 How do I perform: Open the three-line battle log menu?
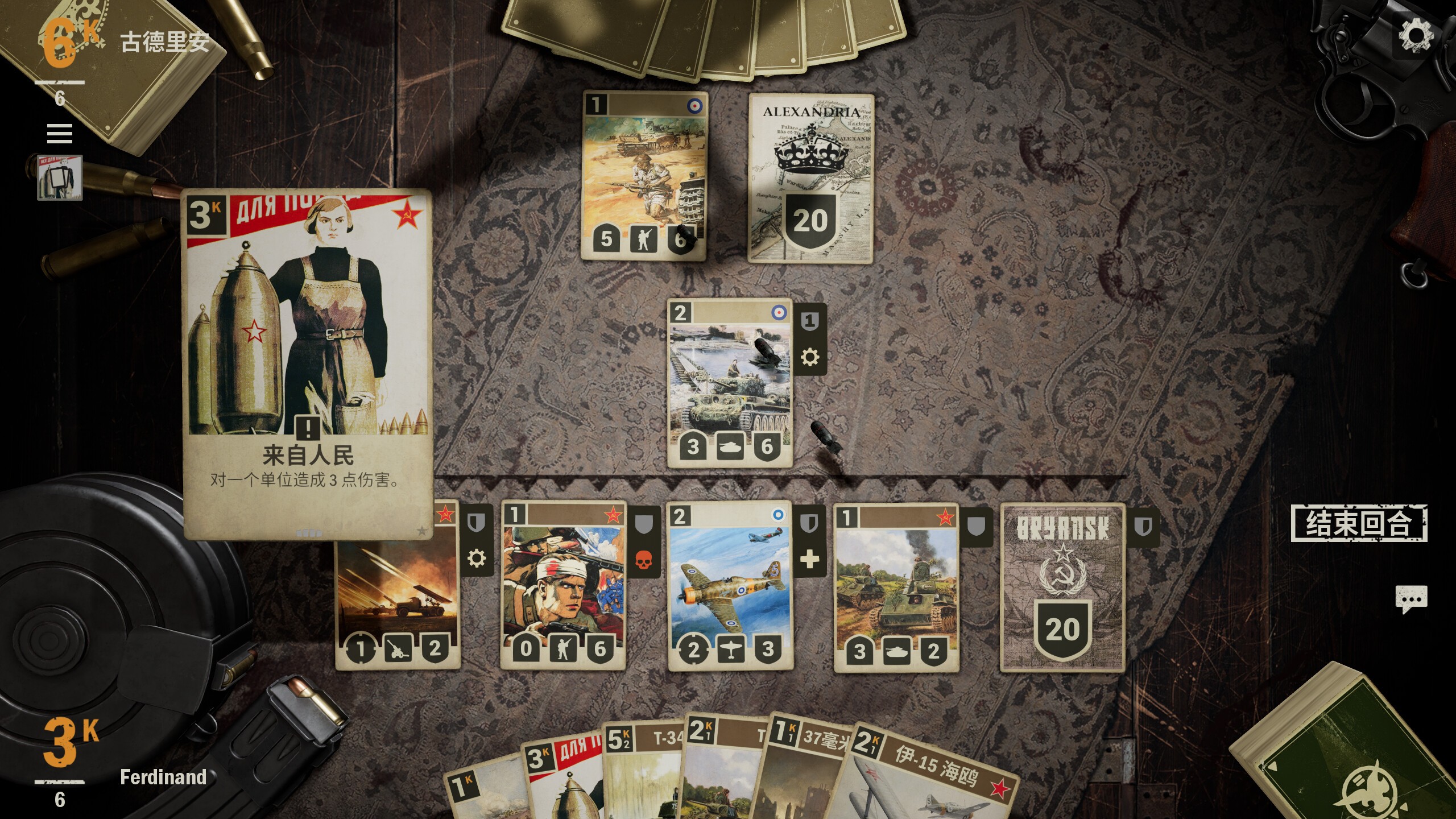click(60, 134)
